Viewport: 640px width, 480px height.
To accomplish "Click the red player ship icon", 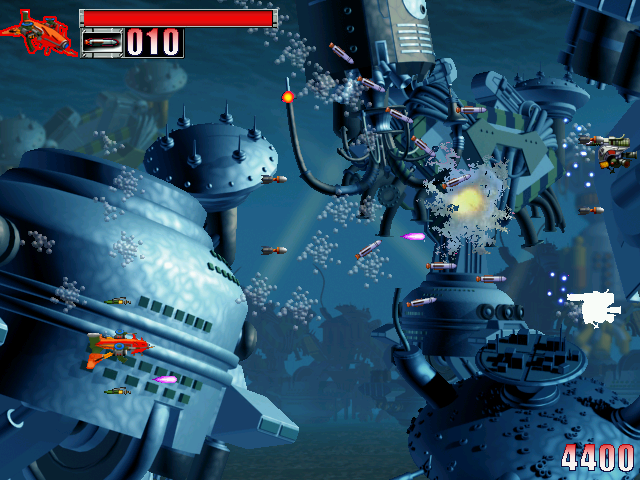I will tap(40, 34).
